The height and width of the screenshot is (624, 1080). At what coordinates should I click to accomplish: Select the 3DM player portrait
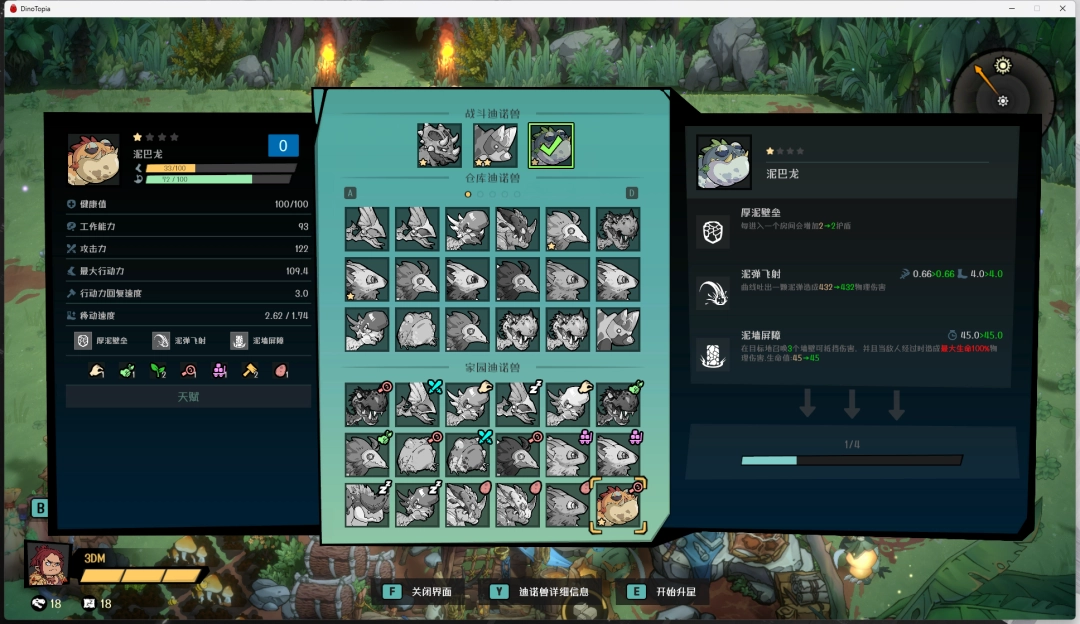48,564
